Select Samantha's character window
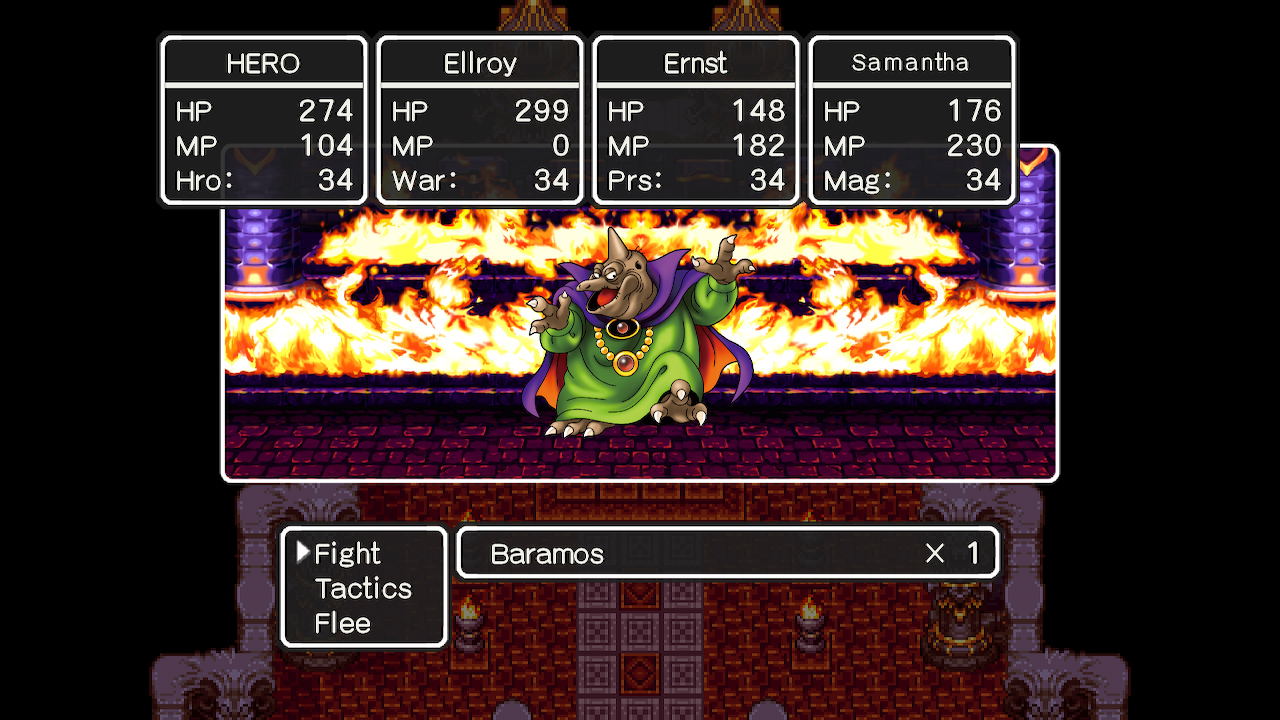 point(911,62)
